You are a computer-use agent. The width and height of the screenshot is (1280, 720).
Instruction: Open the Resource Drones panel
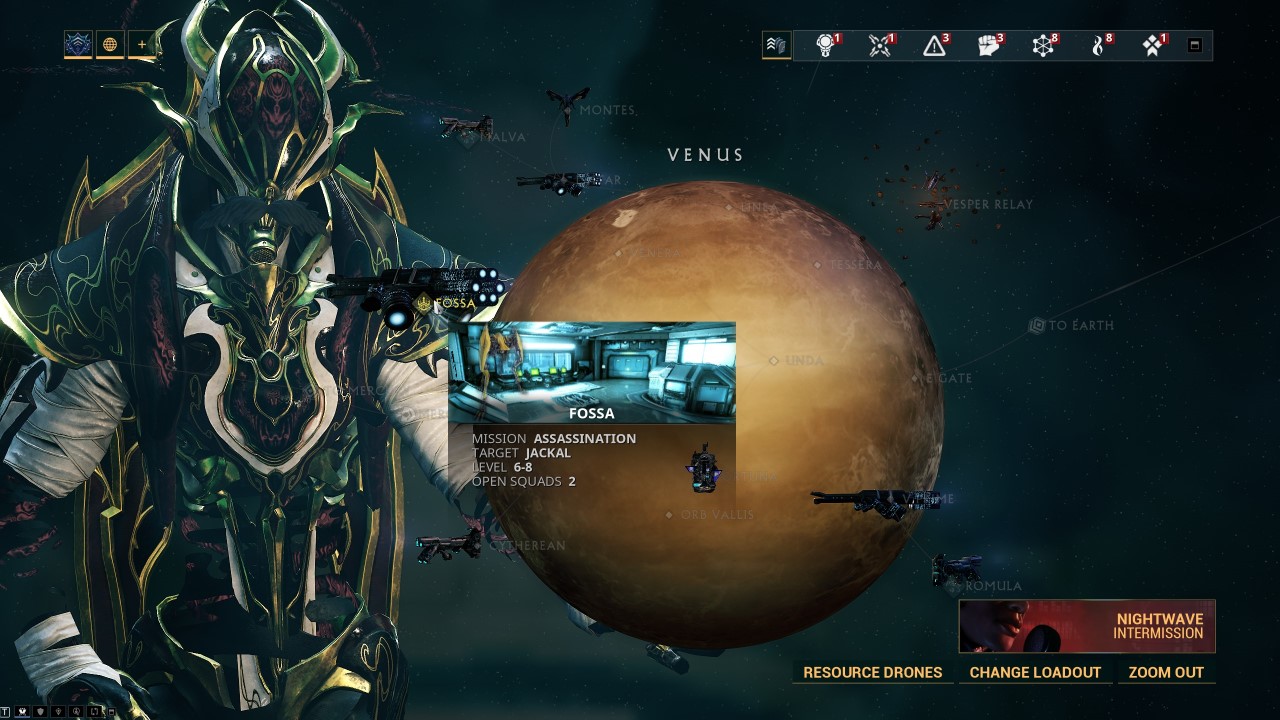point(872,672)
